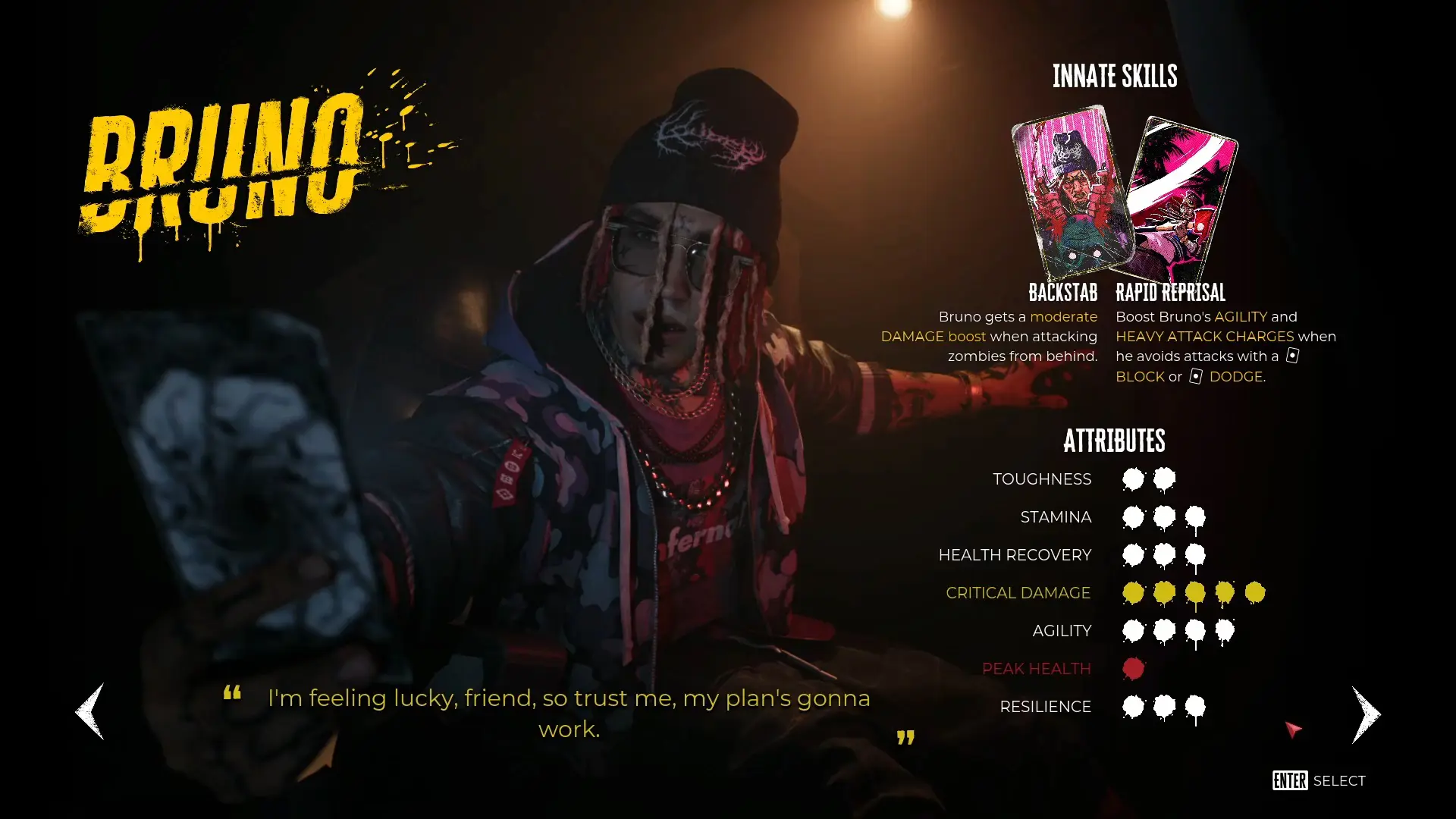The image size is (1456, 819).
Task: Click the opening quote mark icon
Action: pyautogui.click(x=231, y=696)
